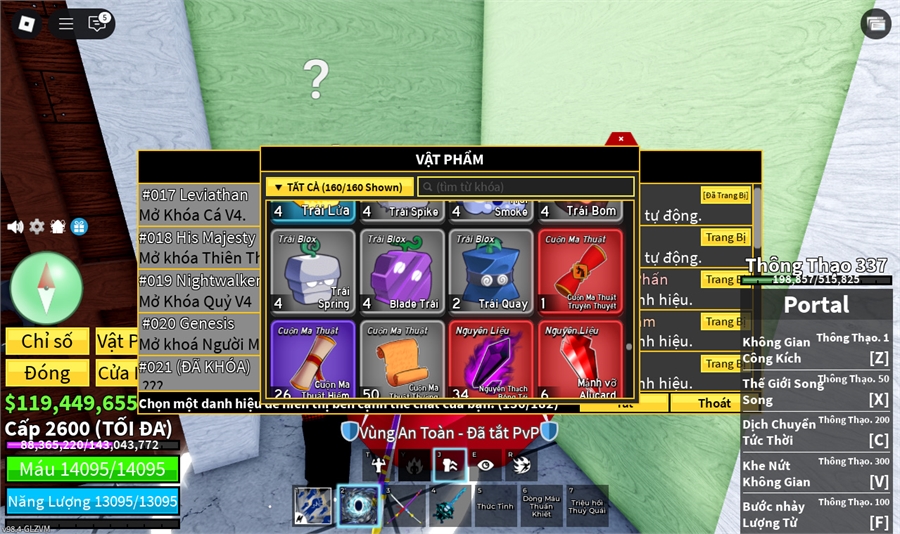The height and width of the screenshot is (534, 900).
Task: Open the blue gift box icon
Action: point(79,227)
